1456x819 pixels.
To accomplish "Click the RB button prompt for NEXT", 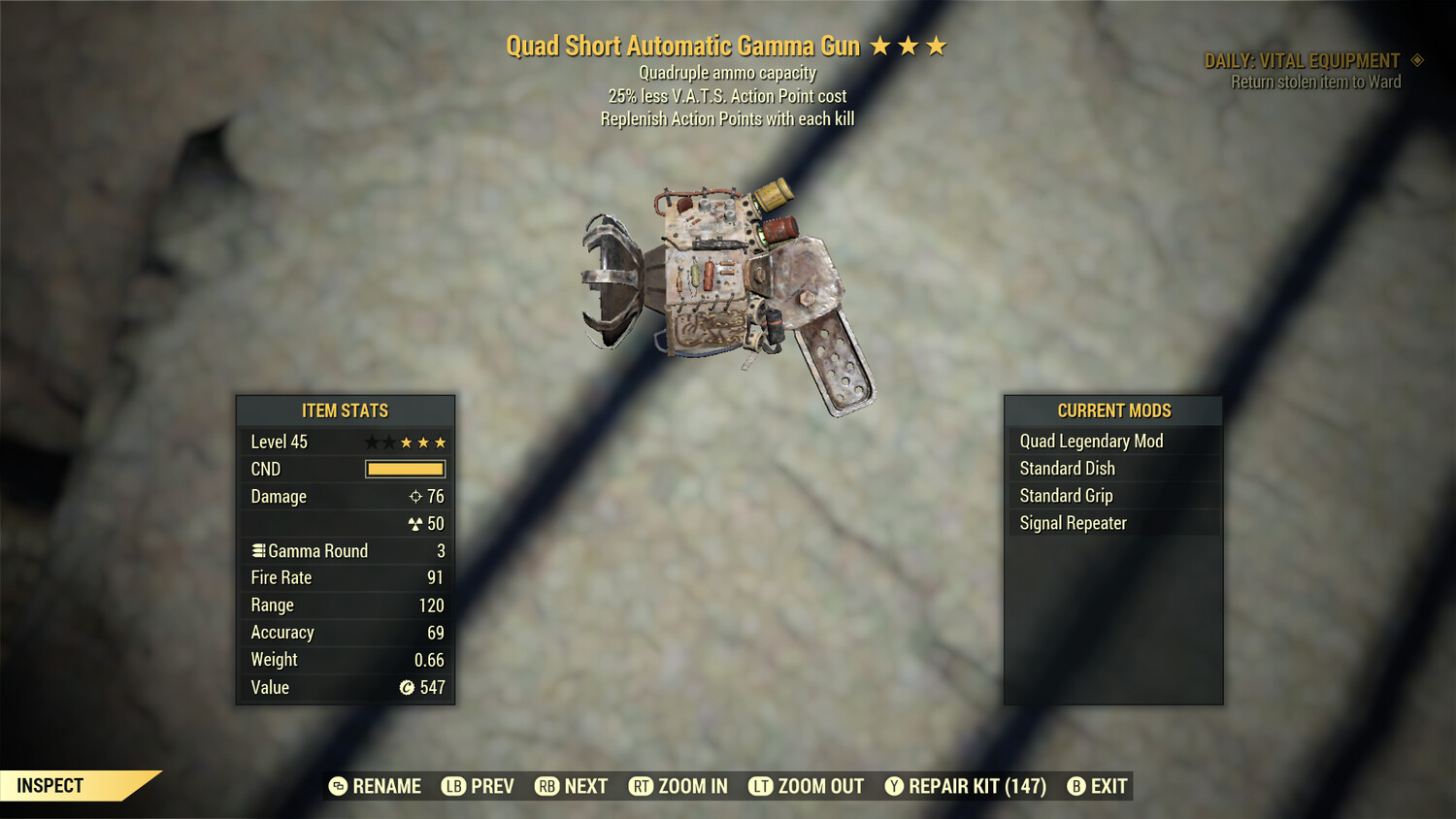I will [546, 786].
